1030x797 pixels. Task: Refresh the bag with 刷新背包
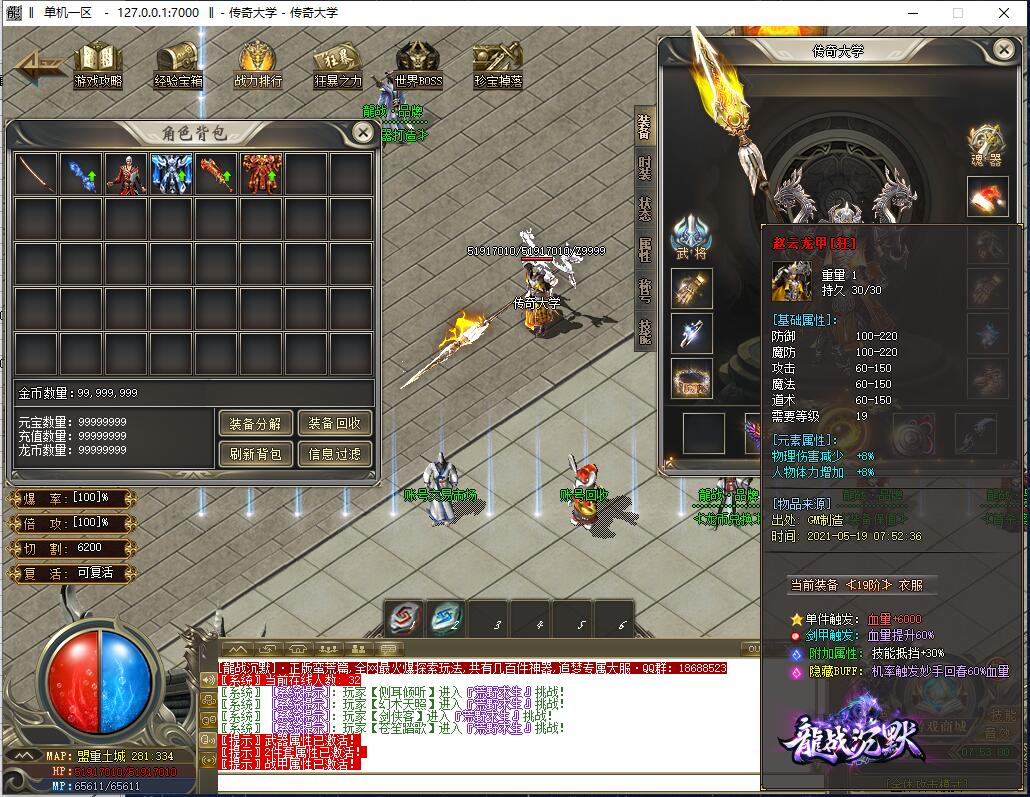(x=254, y=454)
